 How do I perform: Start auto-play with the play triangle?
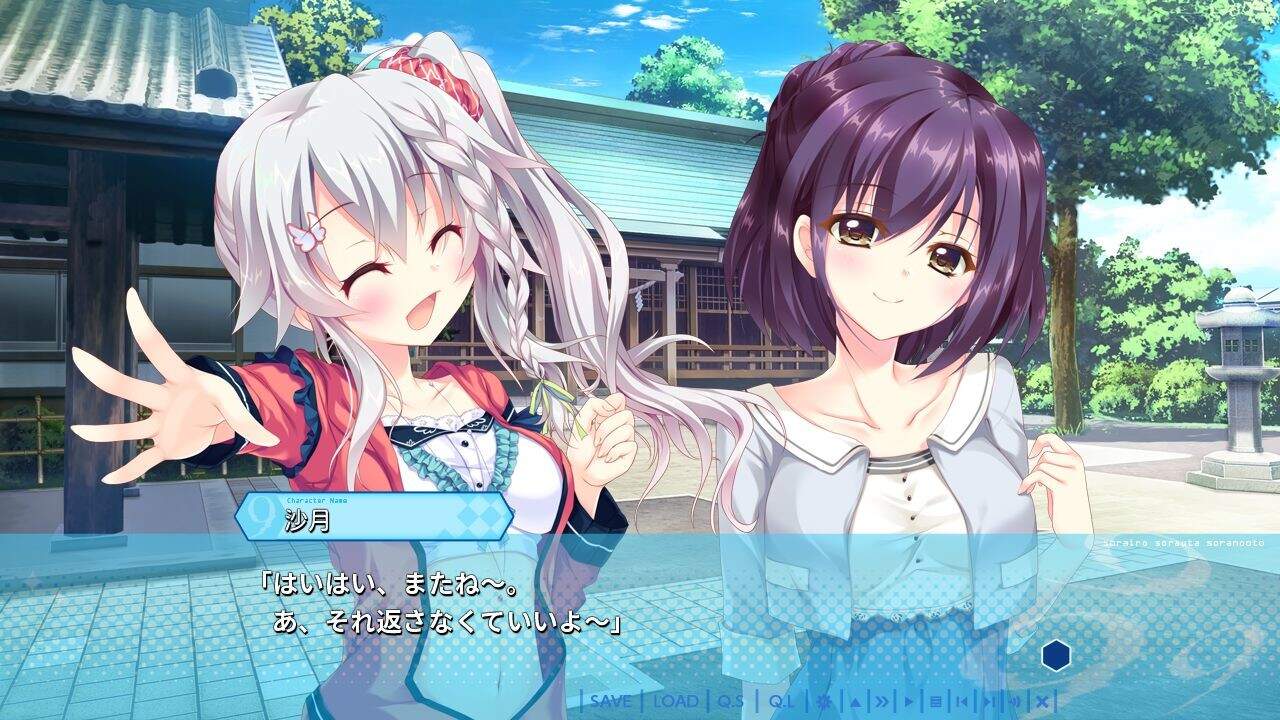[910, 701]
